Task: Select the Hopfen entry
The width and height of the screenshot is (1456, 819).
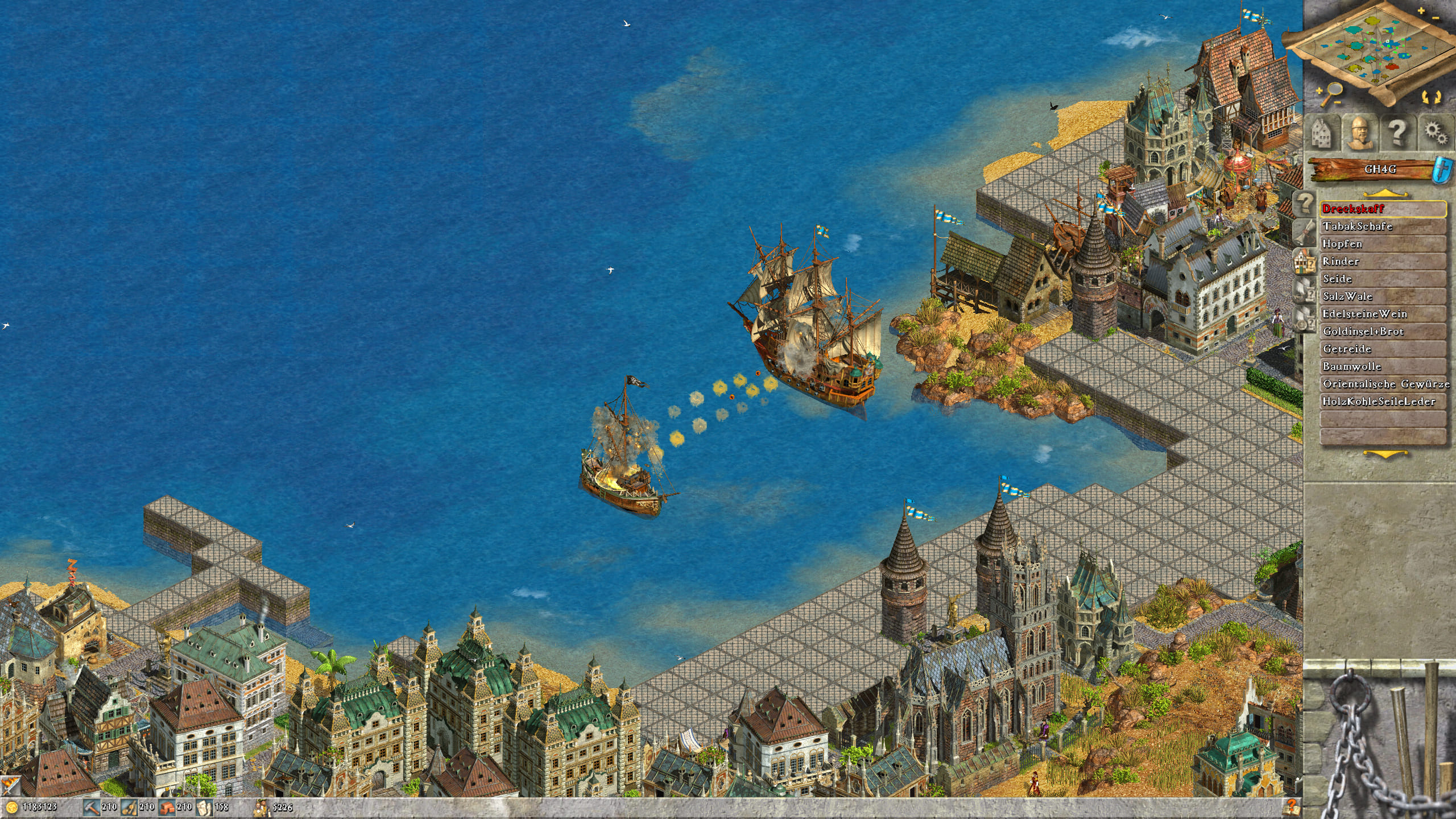Action: pyautogui.click(x=1382, y=244)
